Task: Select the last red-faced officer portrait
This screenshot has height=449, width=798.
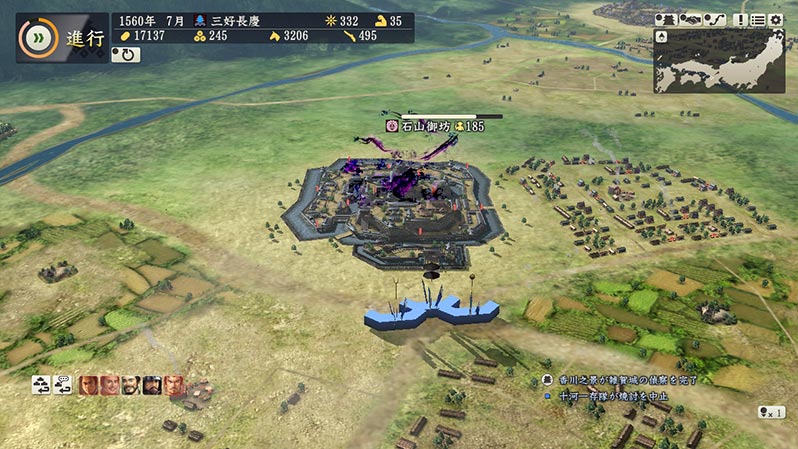Action: (173, 384)
